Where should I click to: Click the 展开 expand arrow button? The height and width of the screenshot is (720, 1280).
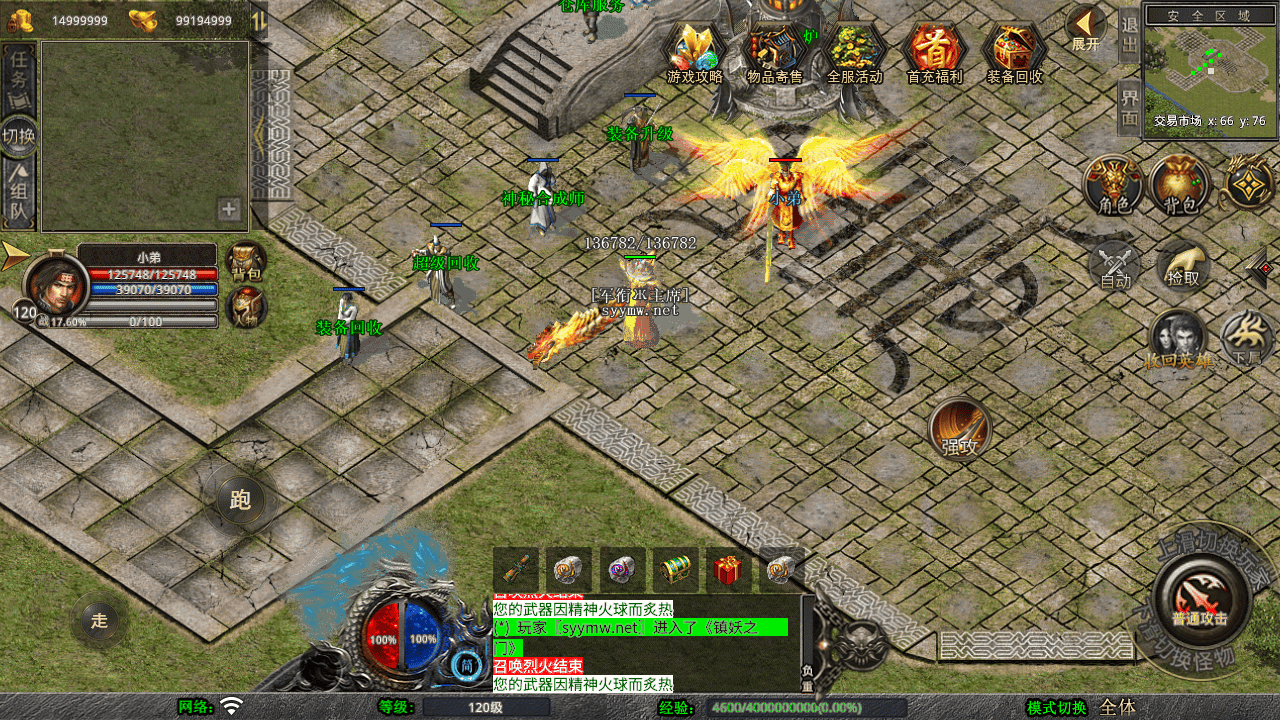pyautogui.click(x=1085, y=28)
